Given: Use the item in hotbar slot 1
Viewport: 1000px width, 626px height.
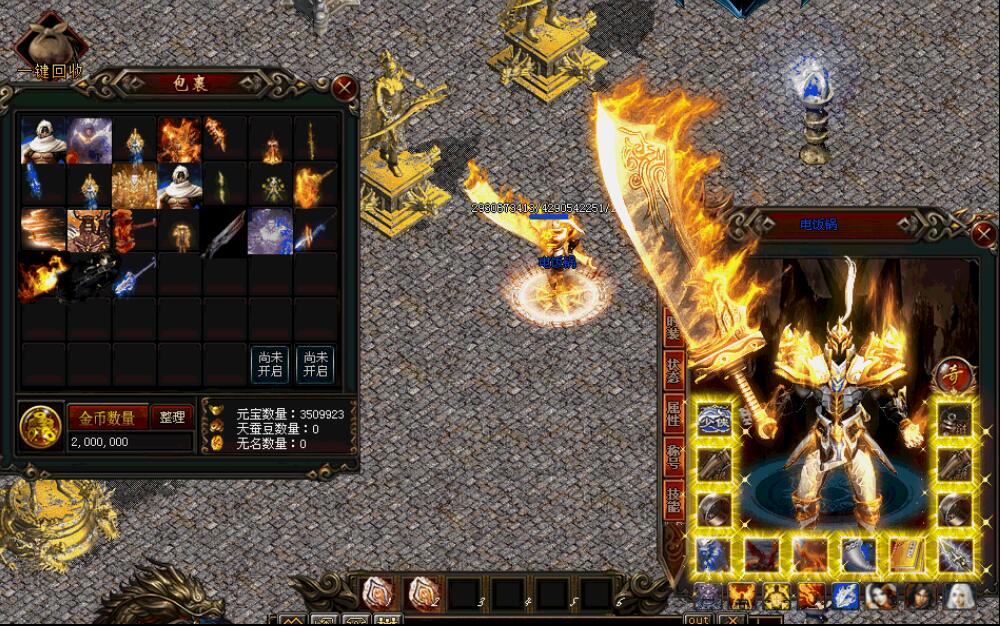Looking at the screenshot, I should coord(377,594).
